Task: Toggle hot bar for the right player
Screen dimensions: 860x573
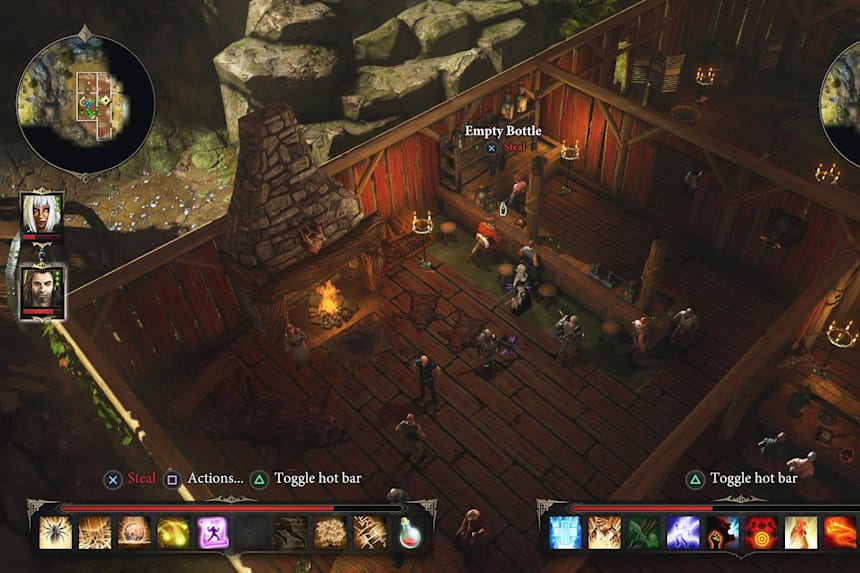Action: click(x=753, y=478)
